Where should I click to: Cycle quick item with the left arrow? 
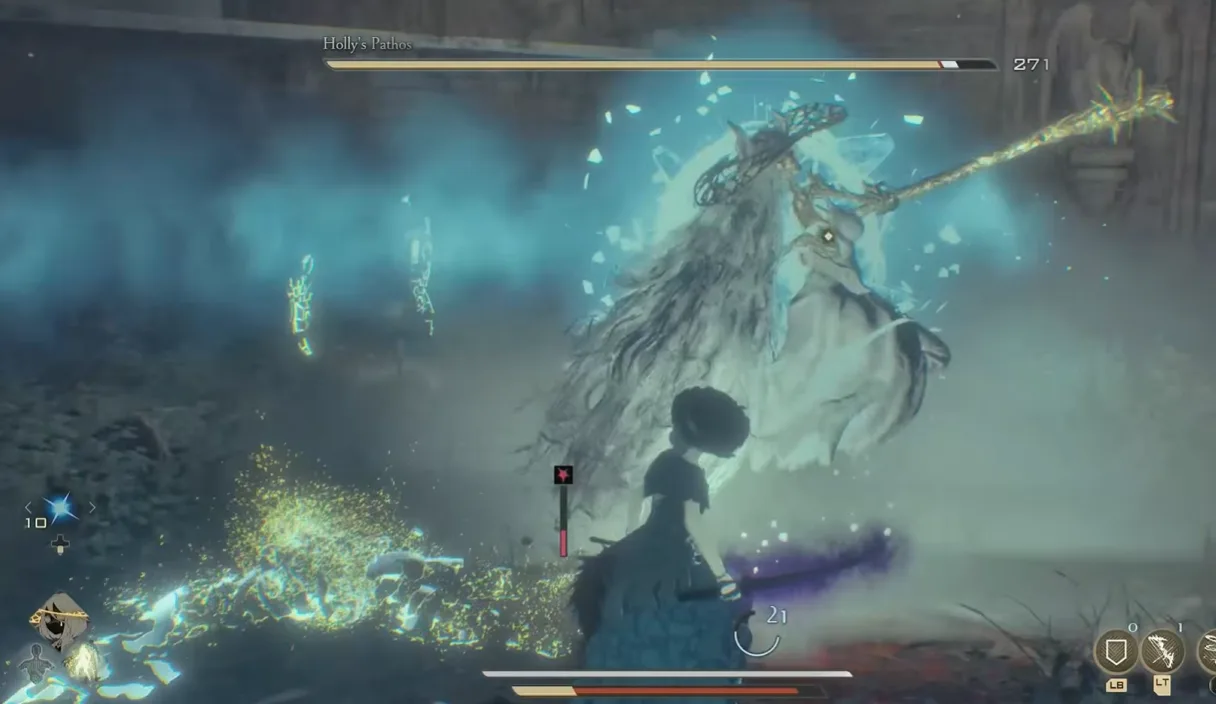[x=28, y=508]
